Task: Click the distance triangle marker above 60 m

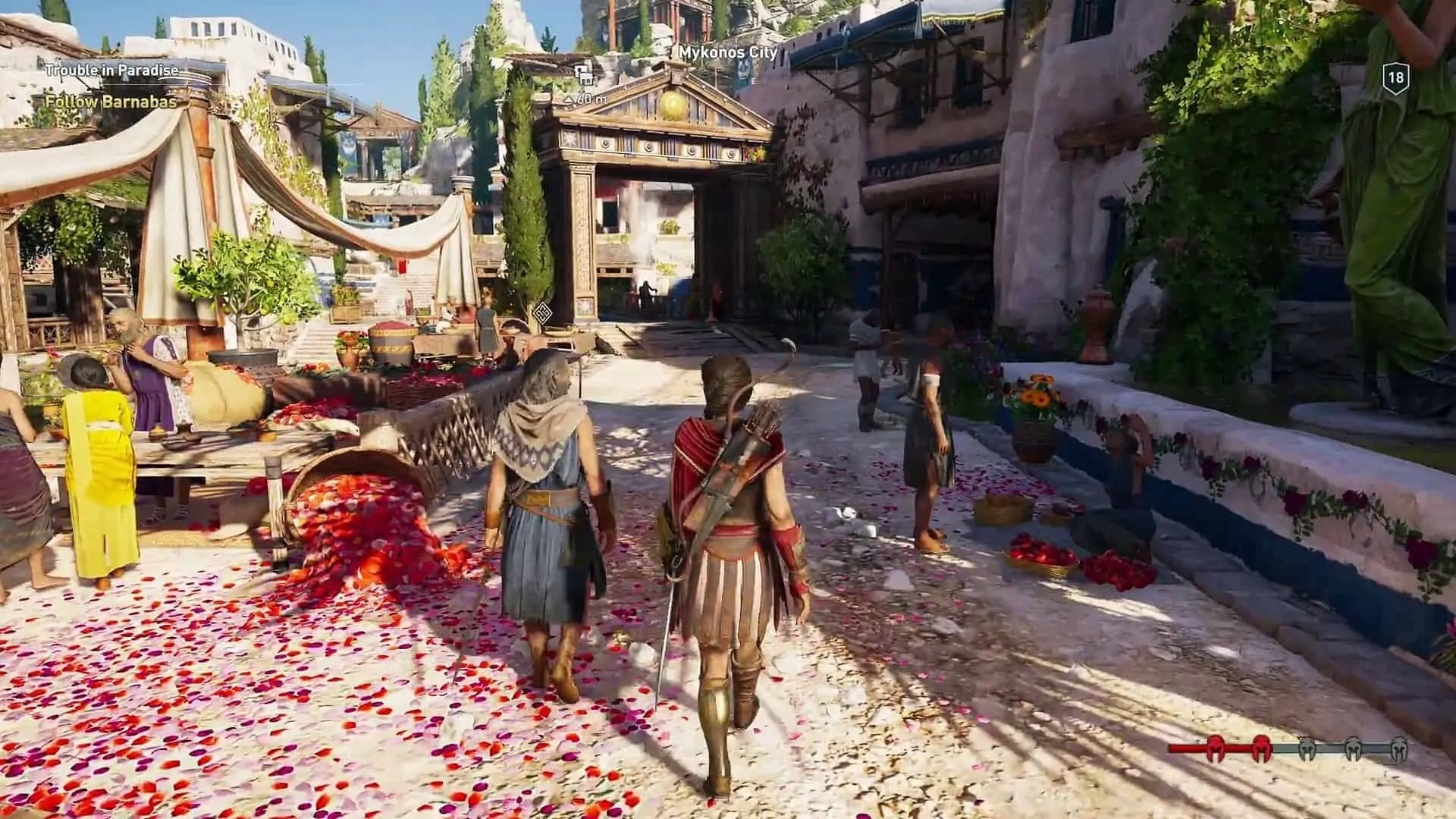Action: tap(570, 99)
